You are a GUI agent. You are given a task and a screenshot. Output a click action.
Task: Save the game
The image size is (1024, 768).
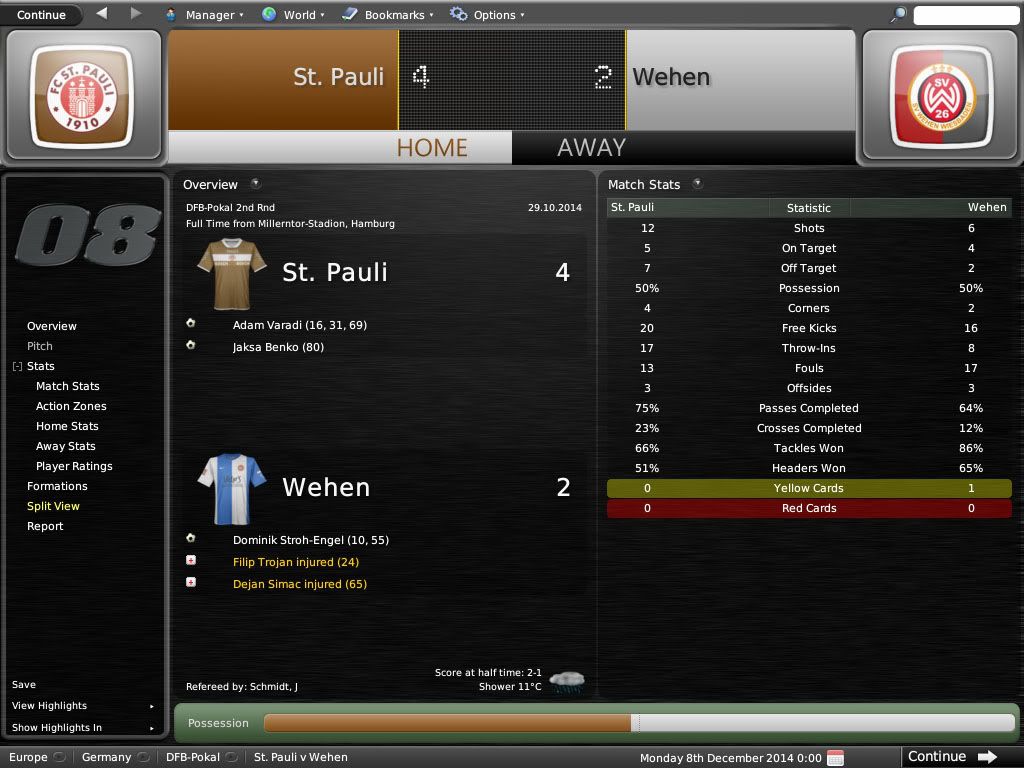(24, 685)
